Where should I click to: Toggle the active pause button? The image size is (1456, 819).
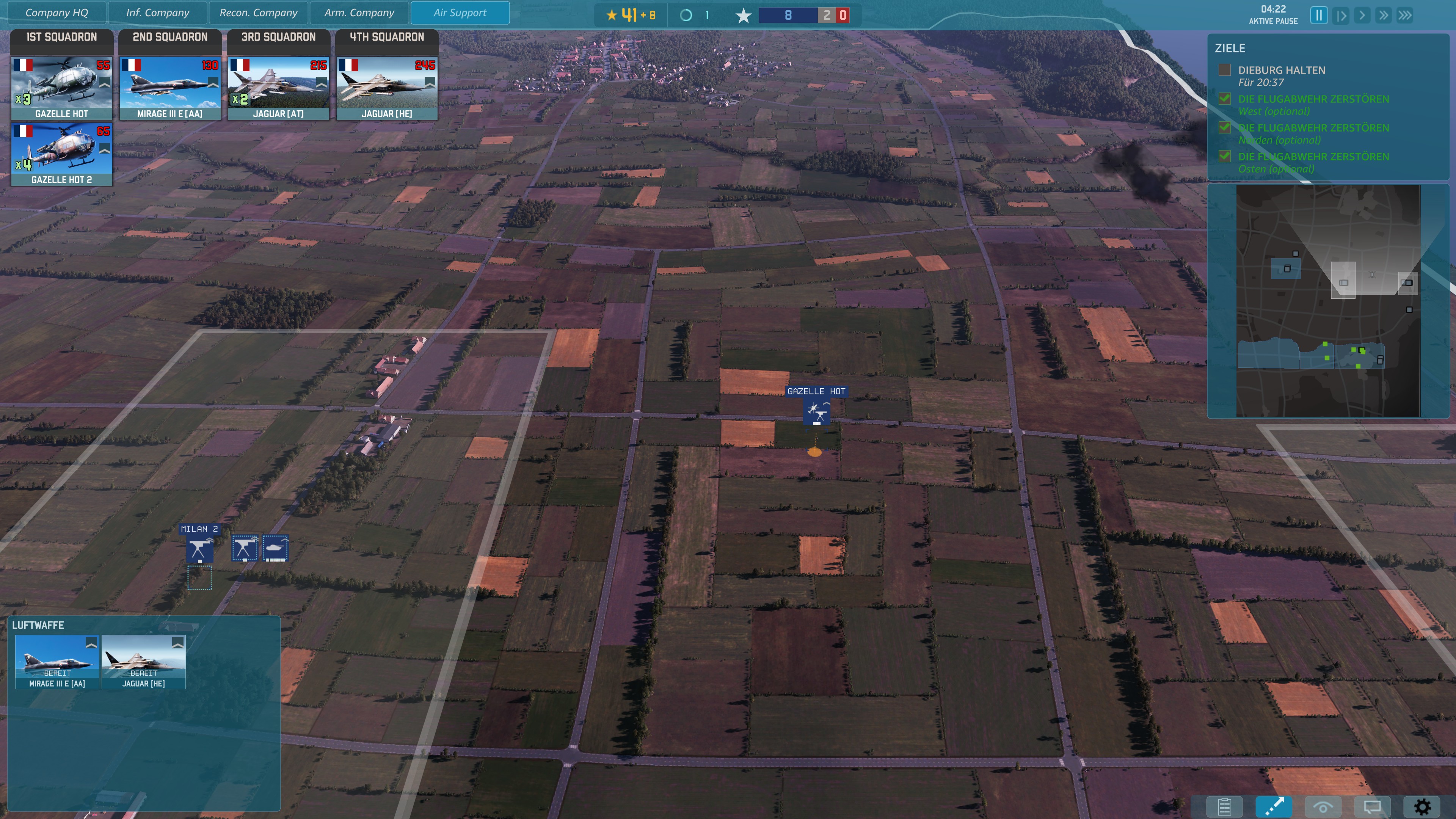(x=1319, y=15)
